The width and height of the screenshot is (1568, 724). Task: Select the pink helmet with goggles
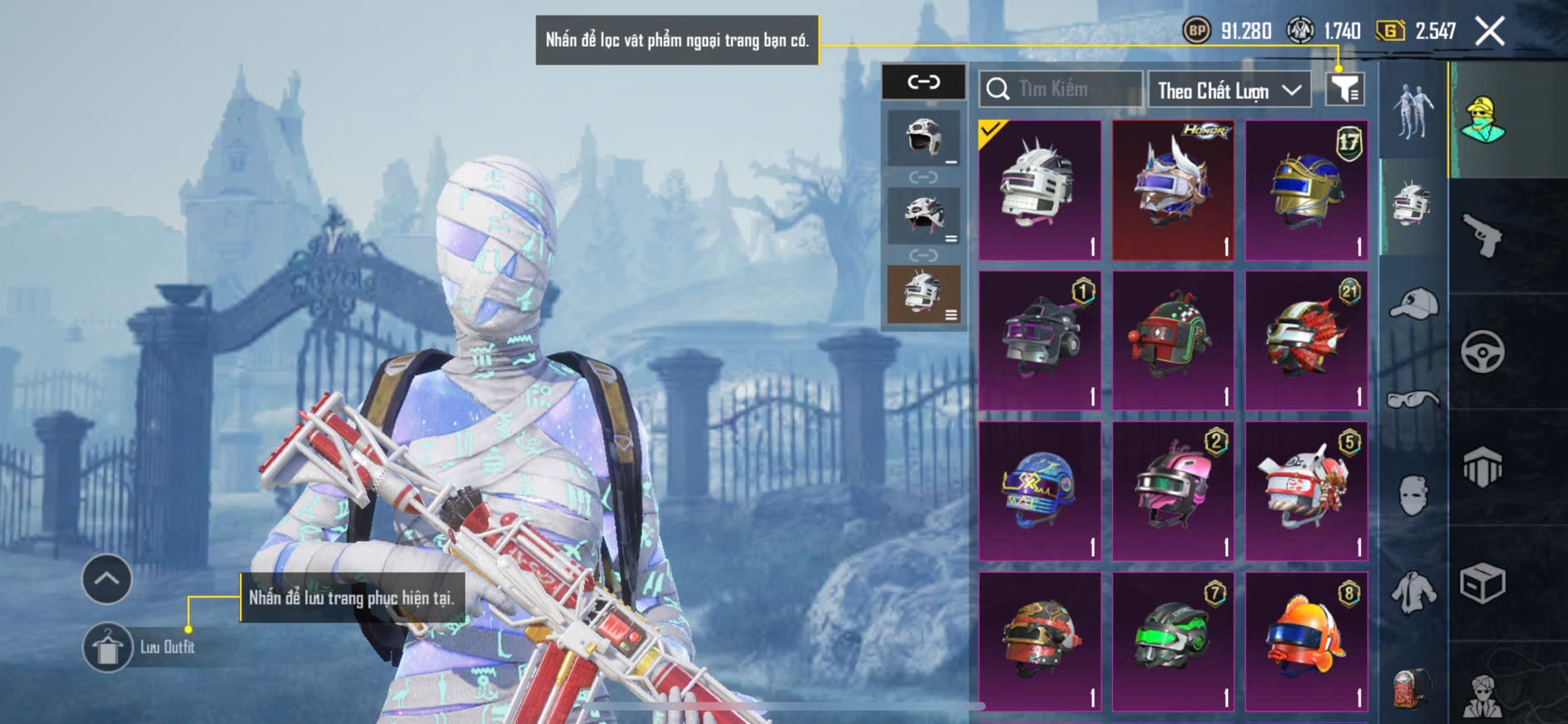pyautogui.click(x=1173, y=491)
